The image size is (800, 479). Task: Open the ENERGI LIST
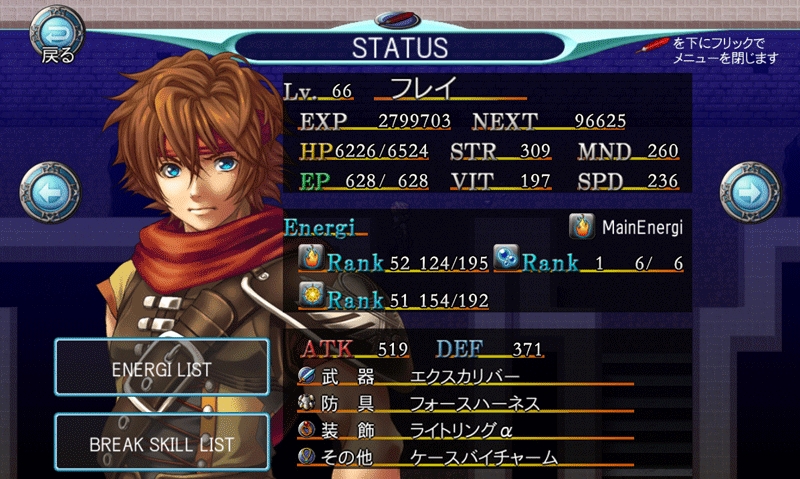(162, 369)
